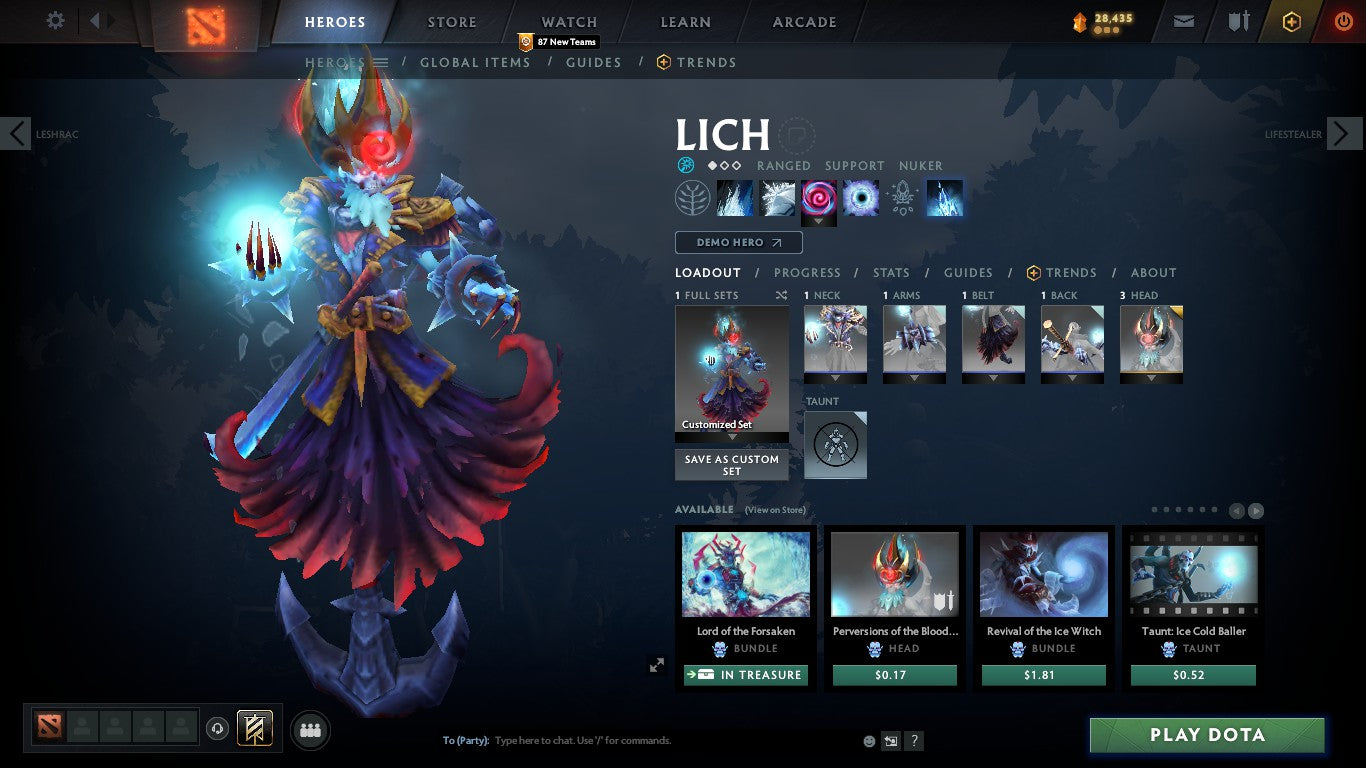View the Chain Frost ability icon
This screenshot has height=768, width=1366.
coord(945,197)
